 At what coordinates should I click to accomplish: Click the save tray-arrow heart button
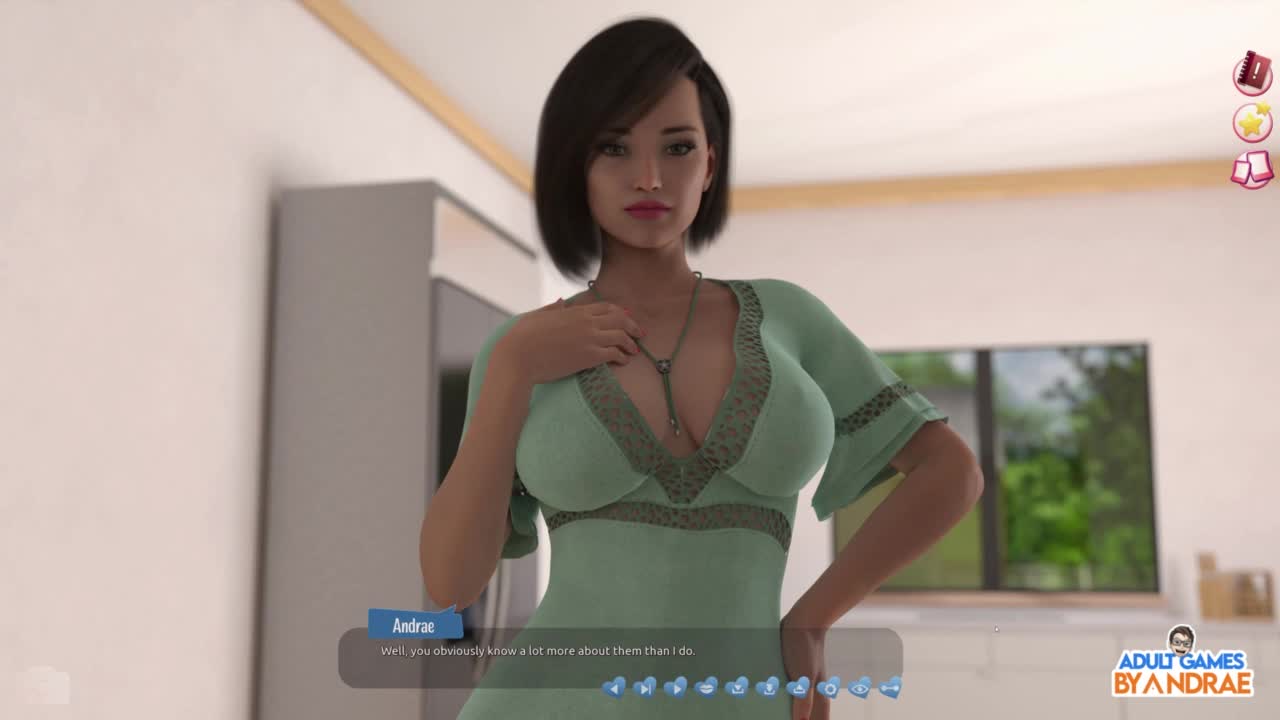[x=737, y=687]
